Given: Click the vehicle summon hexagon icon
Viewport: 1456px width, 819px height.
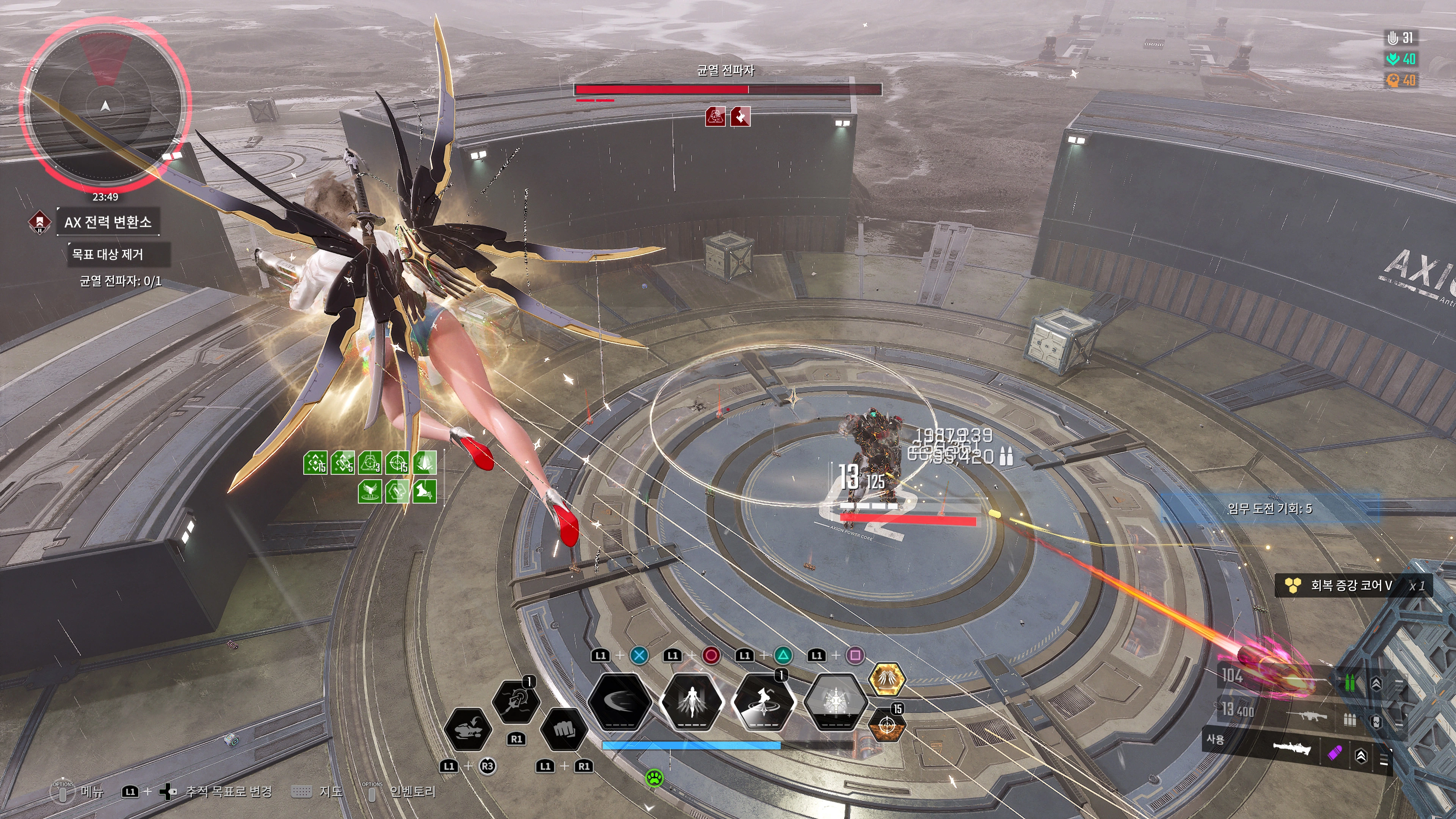Looking at the screenshot, I should tap(468, 729).
